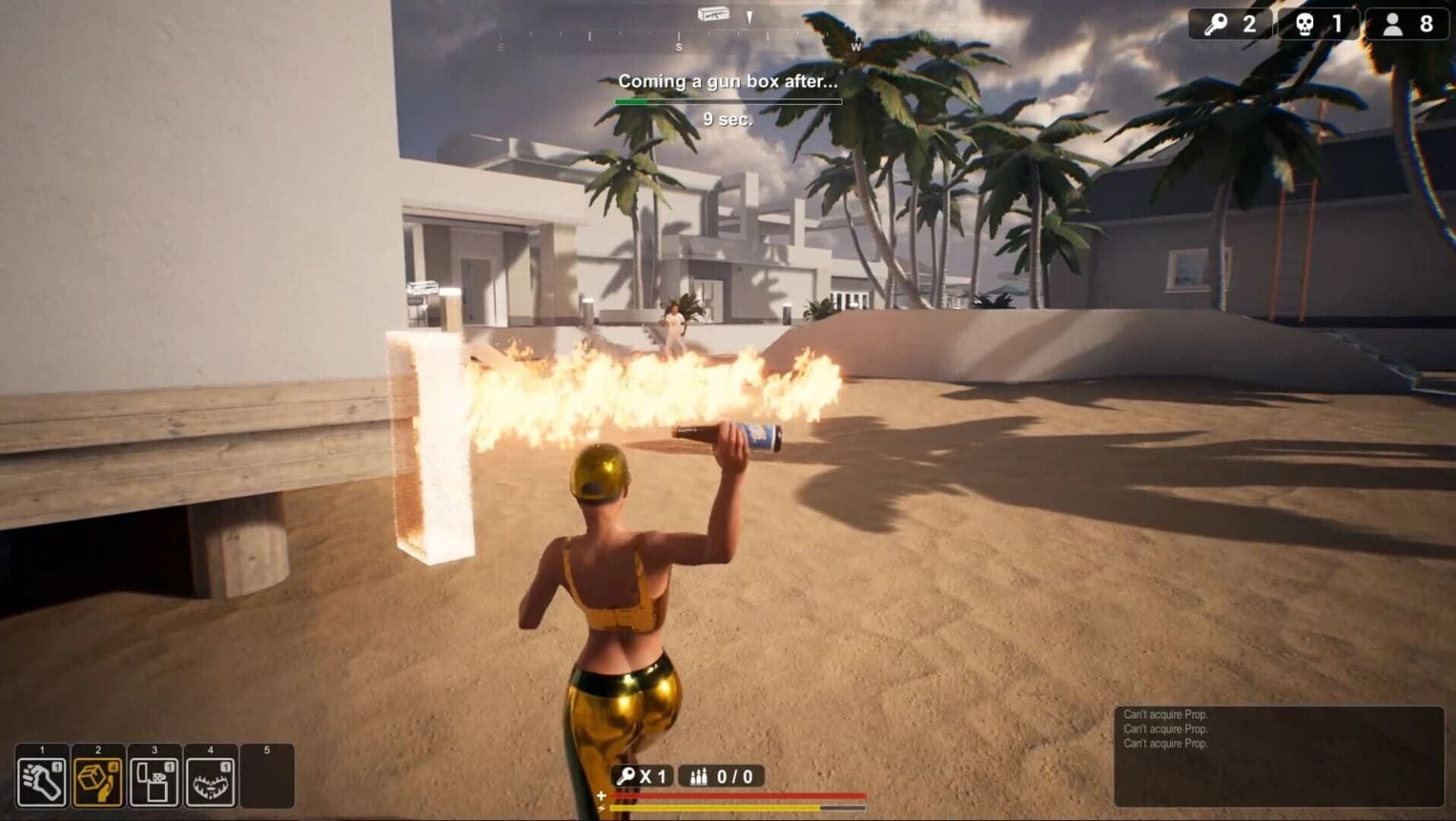Click the bullets ammo icon showing 0/0
The height and width of the screenshot is (821, 1456).
698,778
